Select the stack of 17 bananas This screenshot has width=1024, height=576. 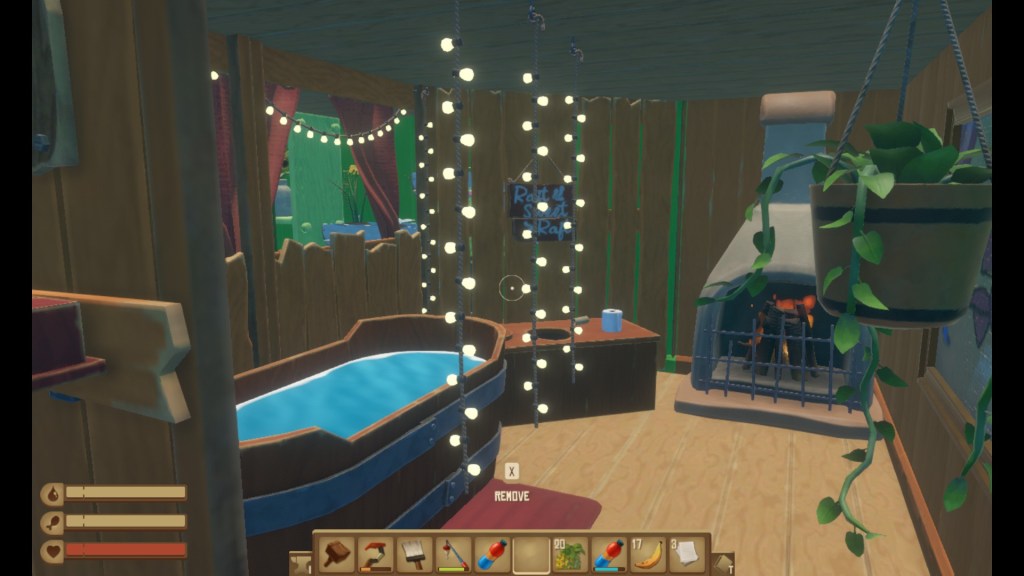tap(648, 554)
